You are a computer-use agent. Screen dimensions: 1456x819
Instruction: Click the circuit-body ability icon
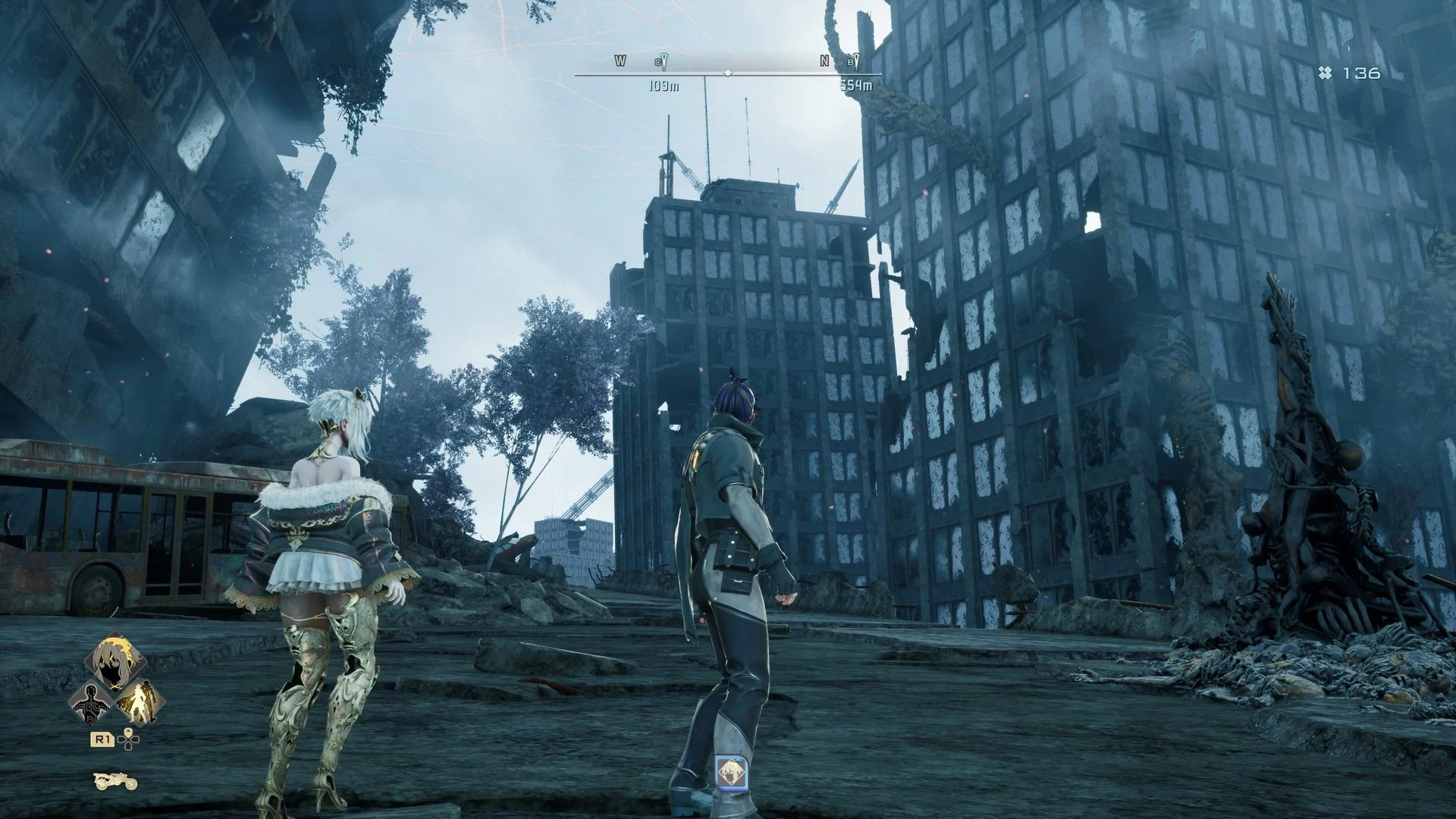[91, 703]
